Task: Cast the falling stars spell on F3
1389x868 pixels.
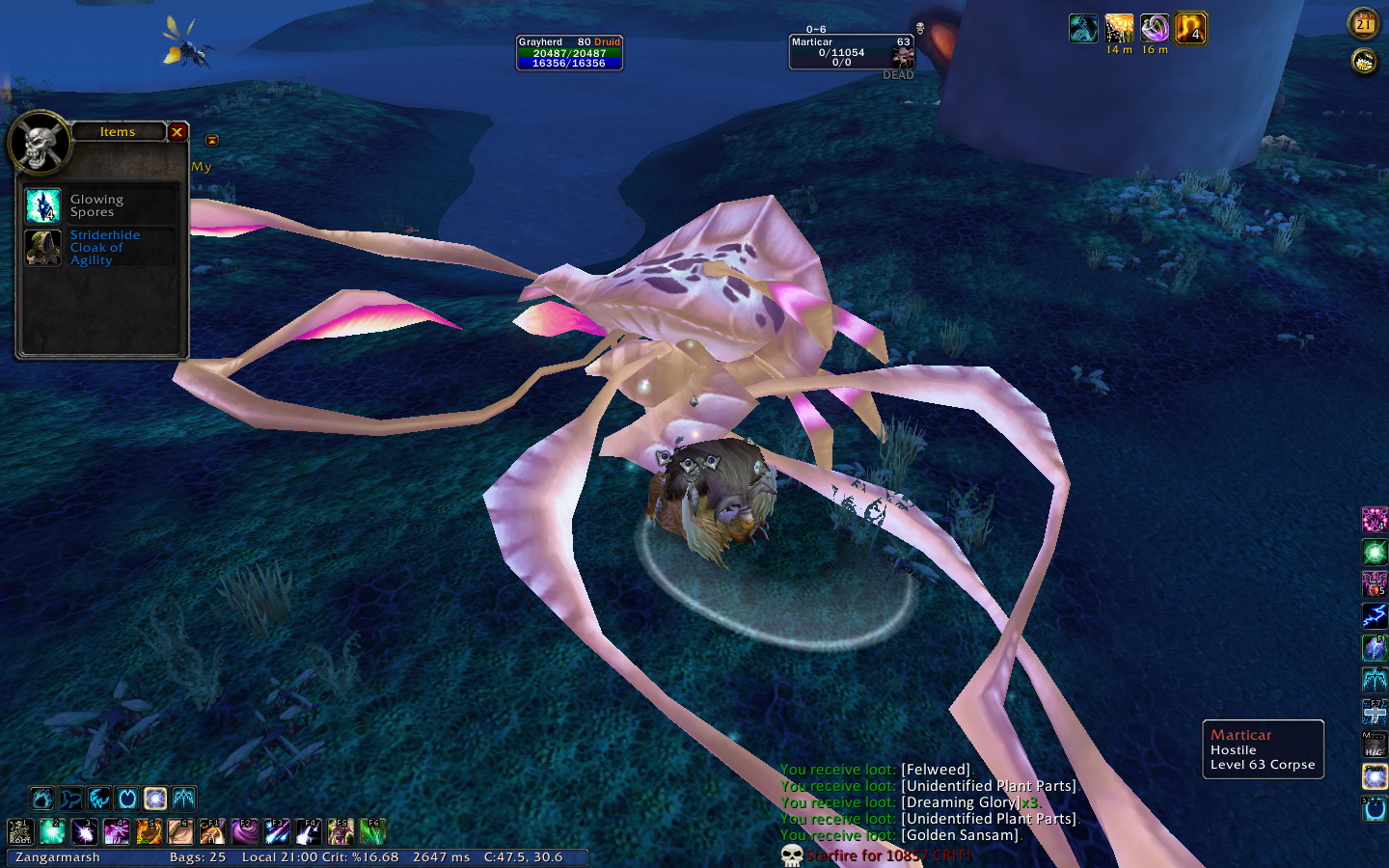Action: click(277, 831)
